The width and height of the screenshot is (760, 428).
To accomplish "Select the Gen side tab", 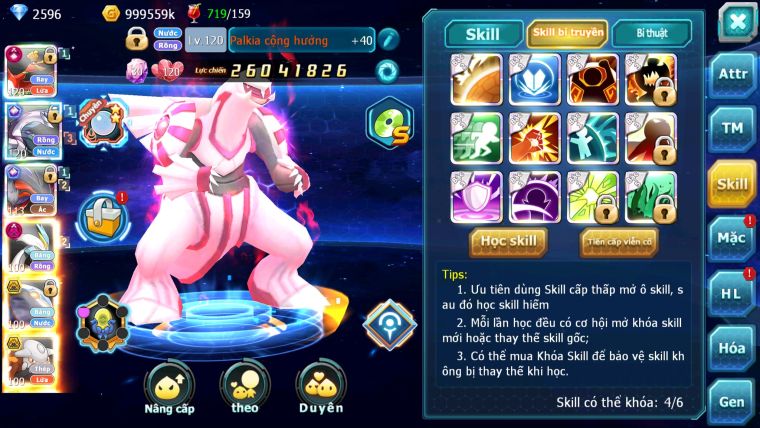I will (732, 401).
